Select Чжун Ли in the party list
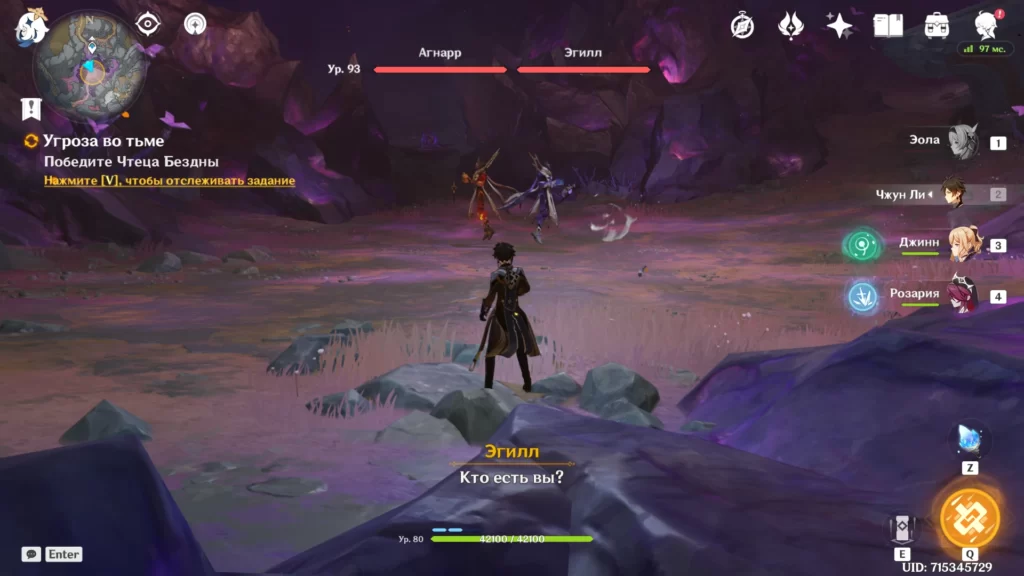Viewport: 1024px width, 576px height. coord(955,194)
